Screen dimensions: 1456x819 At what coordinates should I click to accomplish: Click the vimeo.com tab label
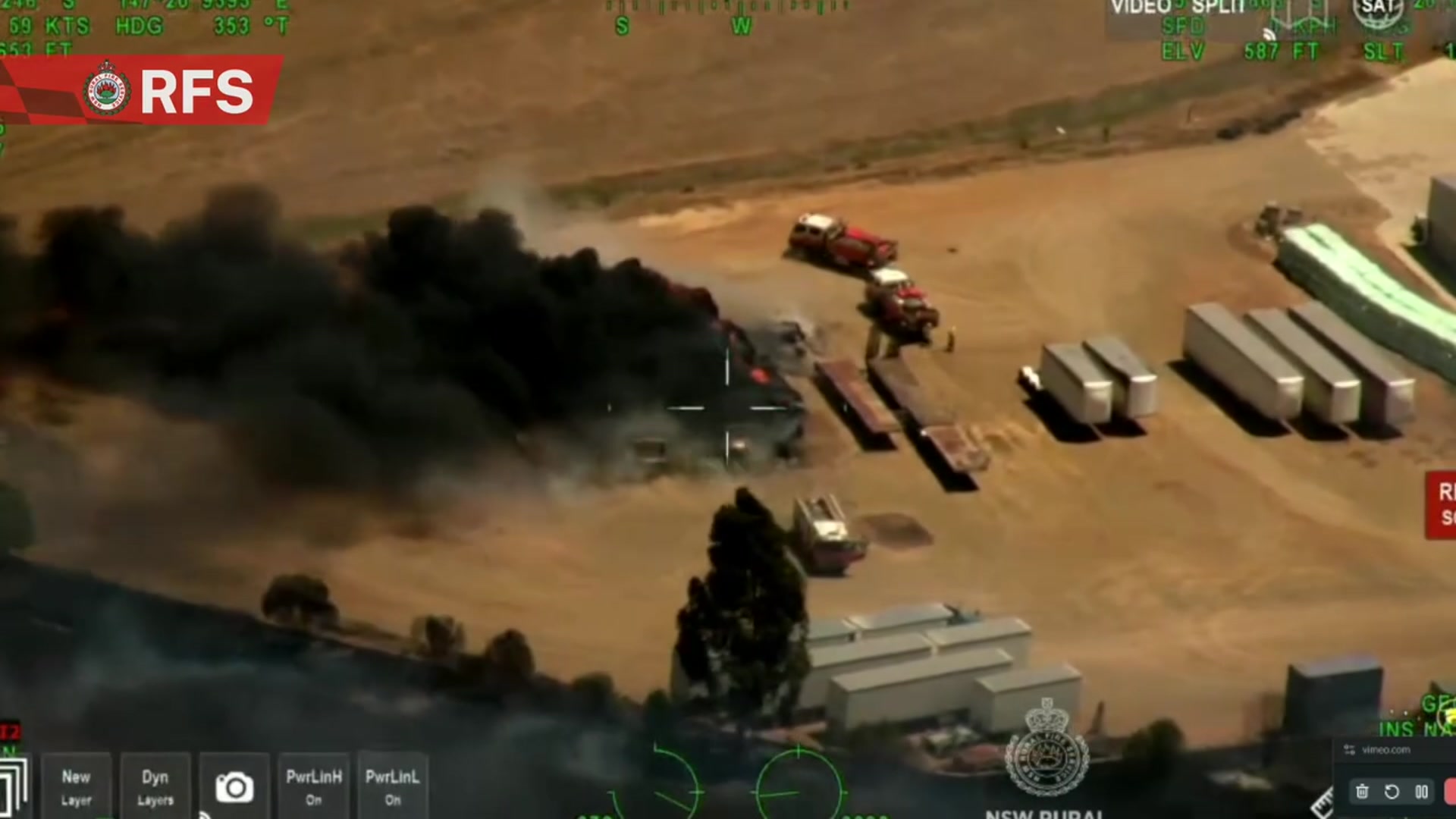pyautogui.click(x=1386, y=751)
